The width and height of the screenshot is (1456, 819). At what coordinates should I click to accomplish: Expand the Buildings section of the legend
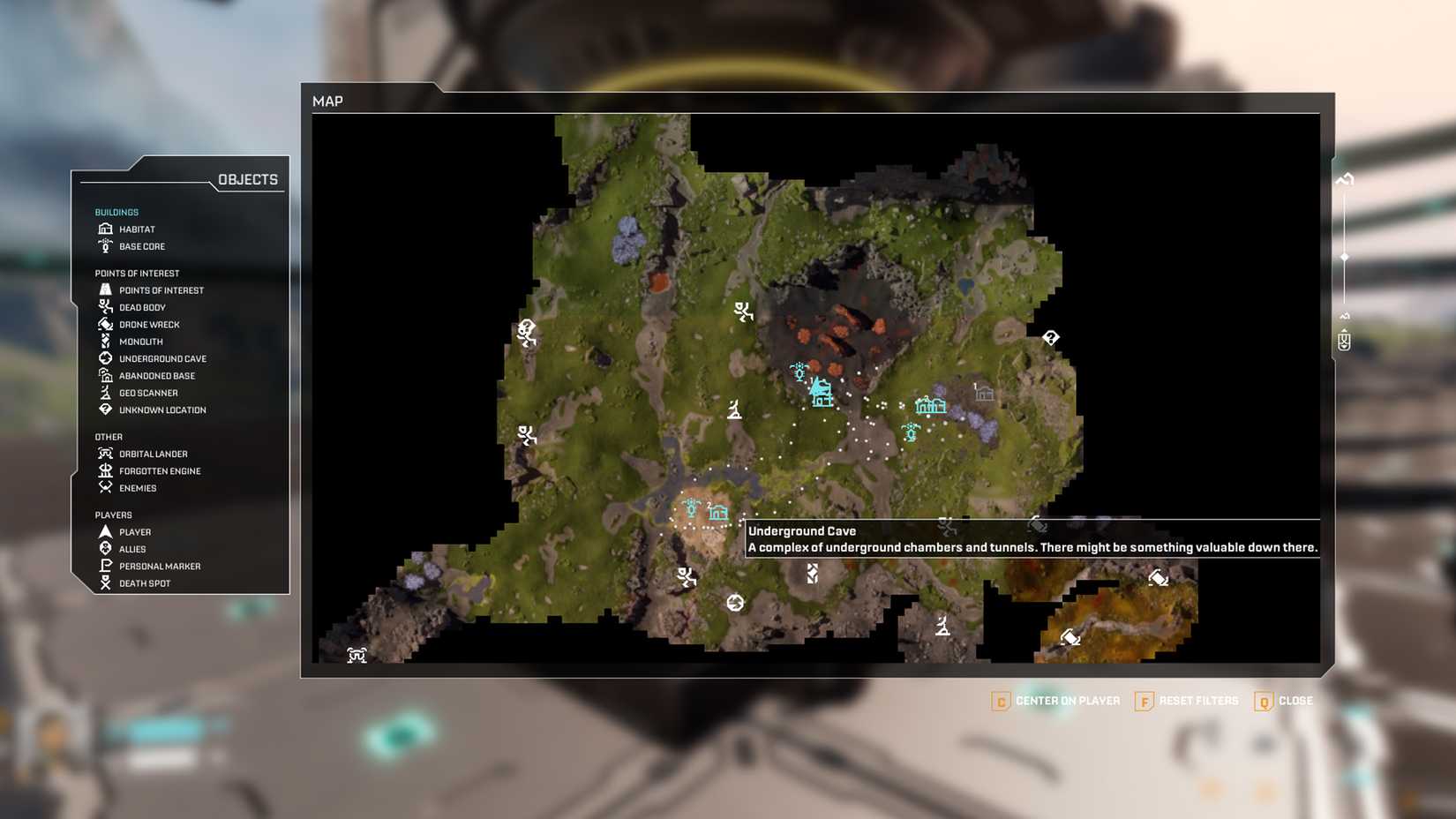[x=116, y=212]
